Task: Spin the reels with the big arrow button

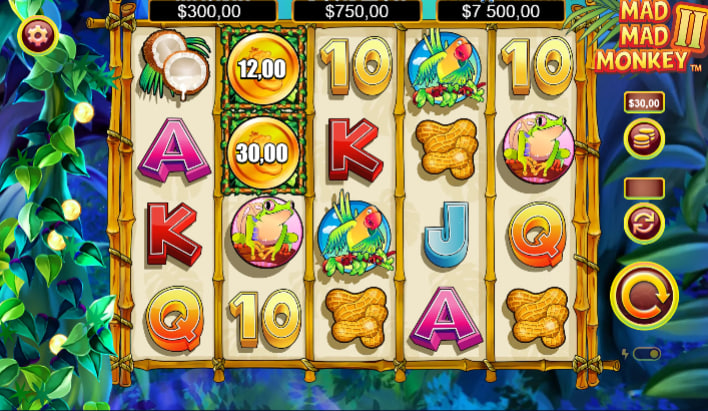Action: (x=644, y=295)
